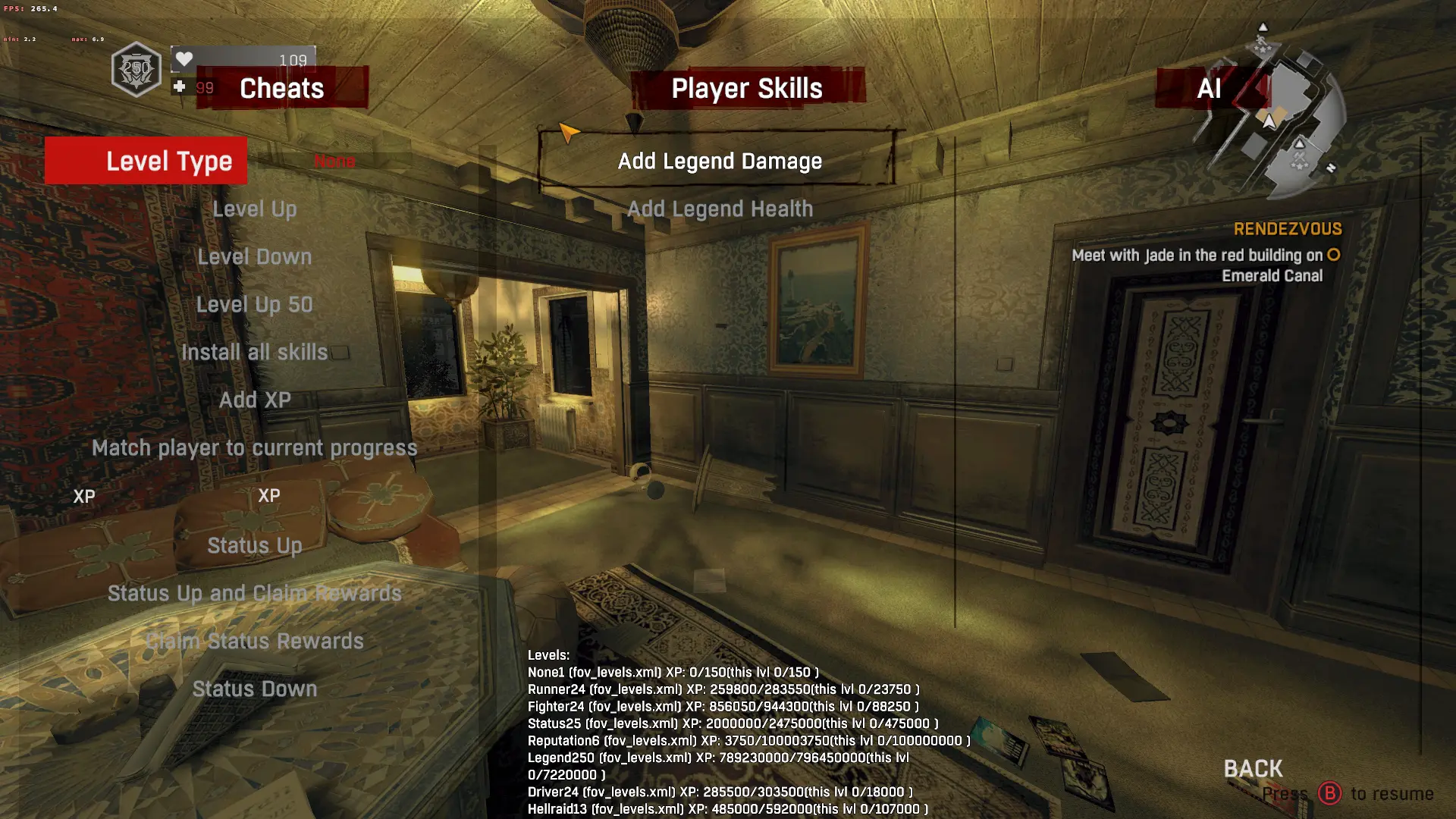Switch to the Player Skills tab
The image size is (1456, 819).
746,88
